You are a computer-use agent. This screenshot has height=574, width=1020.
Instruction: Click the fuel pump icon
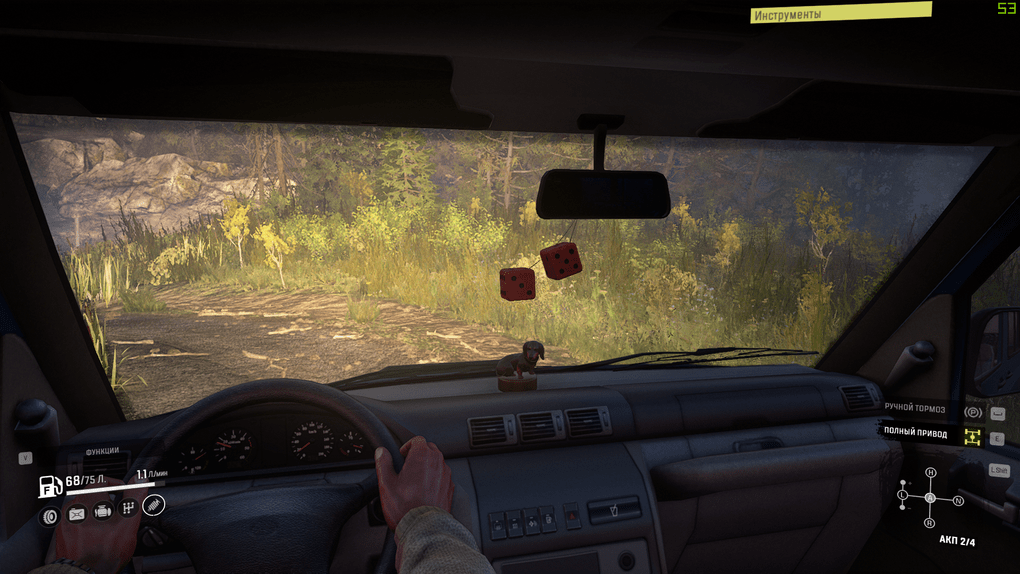(50, 486)
